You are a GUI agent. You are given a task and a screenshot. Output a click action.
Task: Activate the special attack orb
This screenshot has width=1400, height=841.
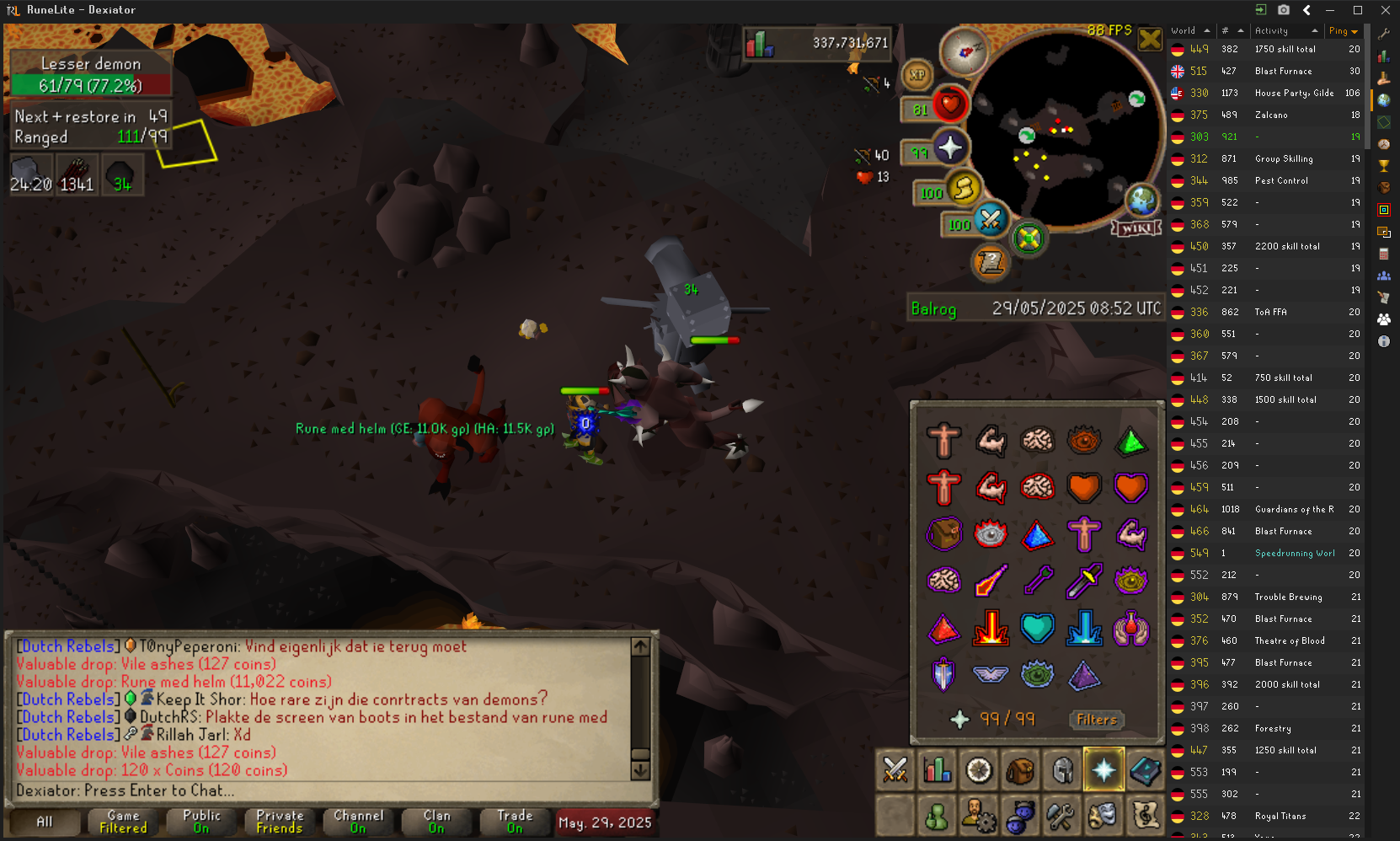point(991,220)
